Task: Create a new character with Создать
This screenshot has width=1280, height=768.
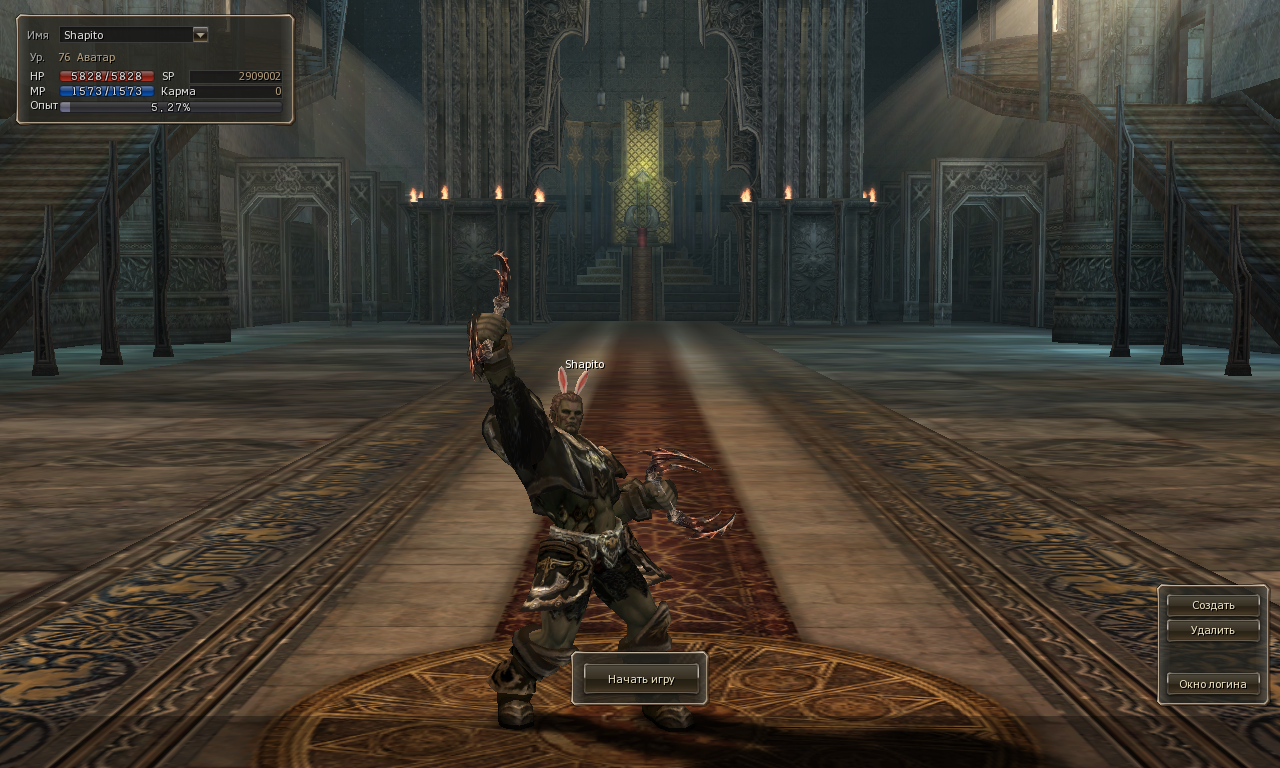Action: 1213,605
